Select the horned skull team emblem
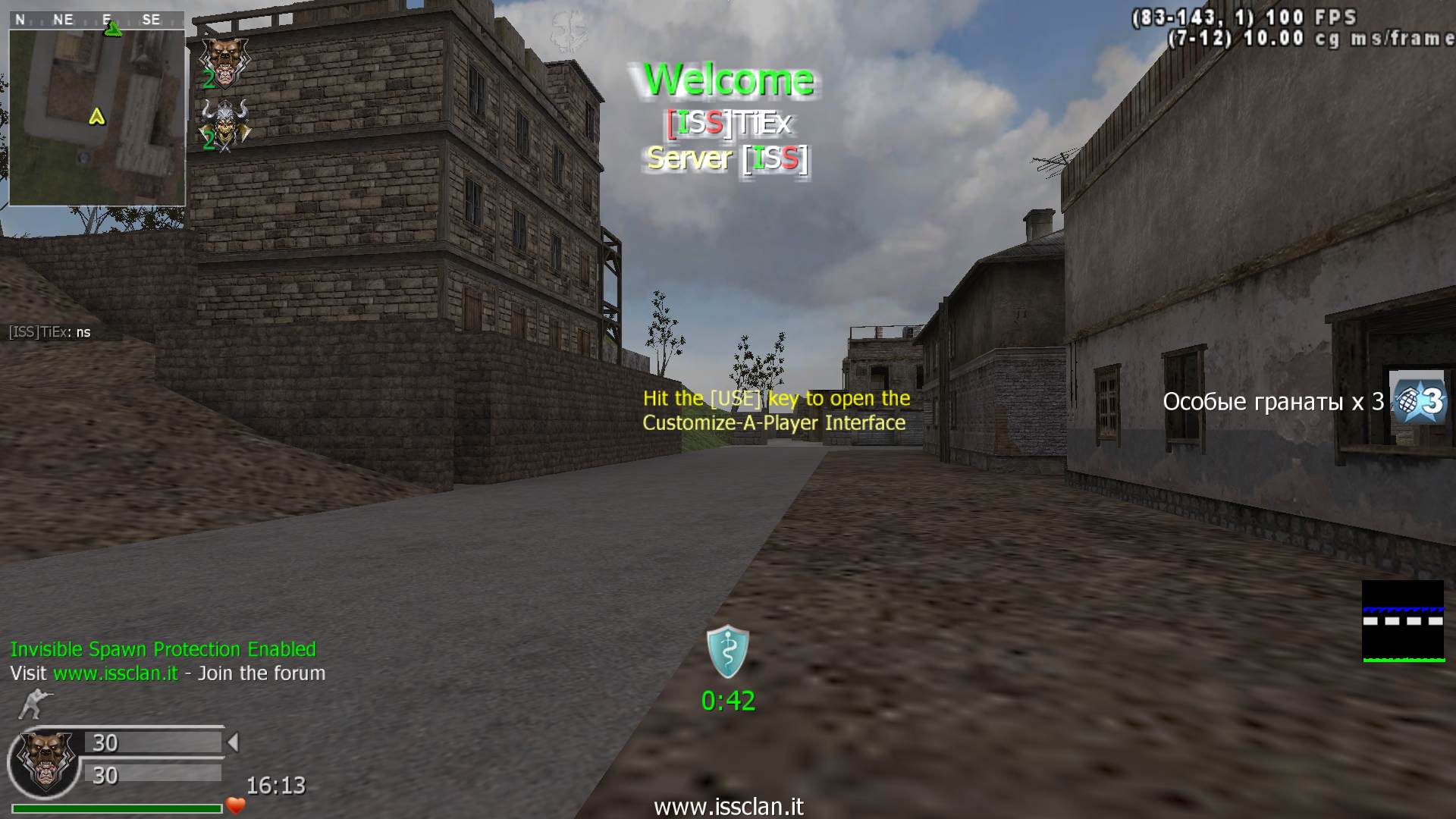1456x819 pixels. pos(224,123)
